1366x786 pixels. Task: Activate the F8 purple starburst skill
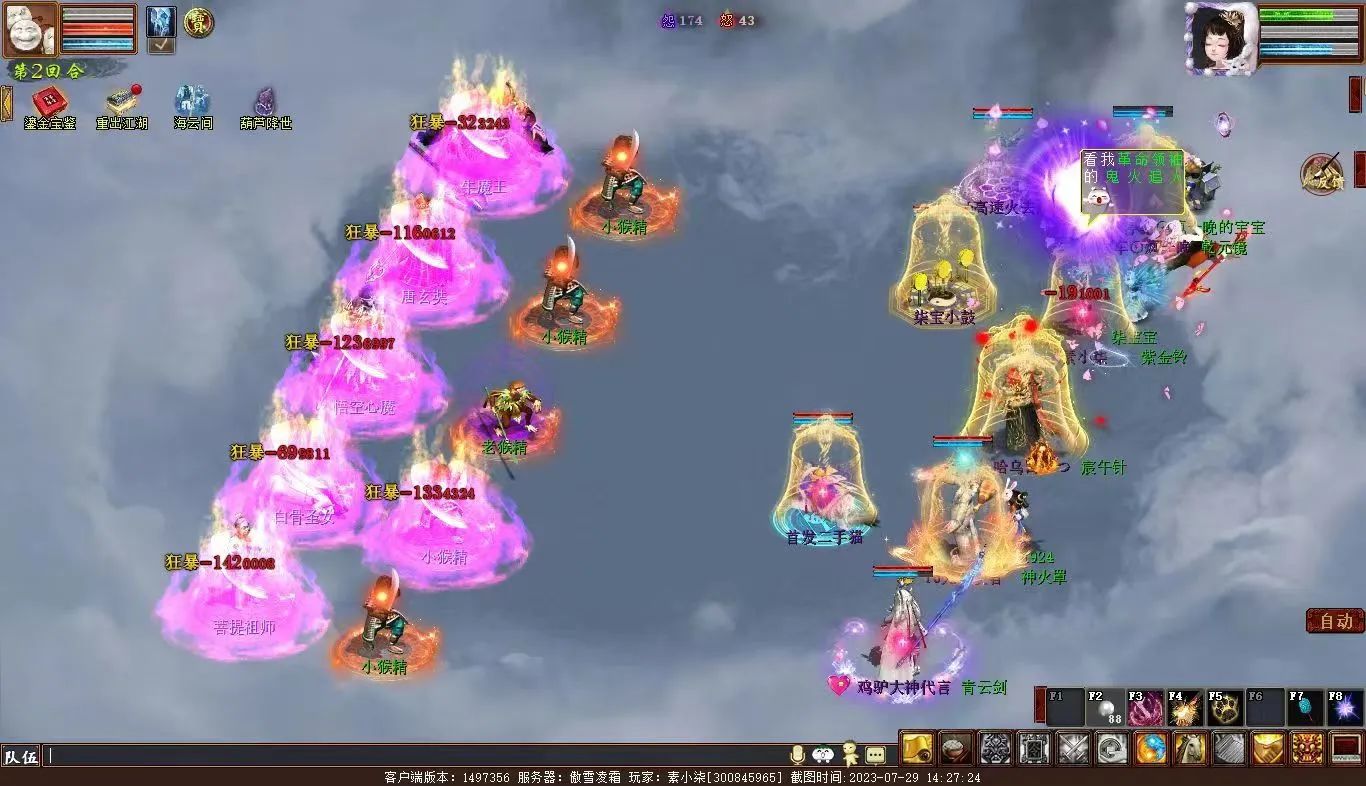coord(1344,708)
